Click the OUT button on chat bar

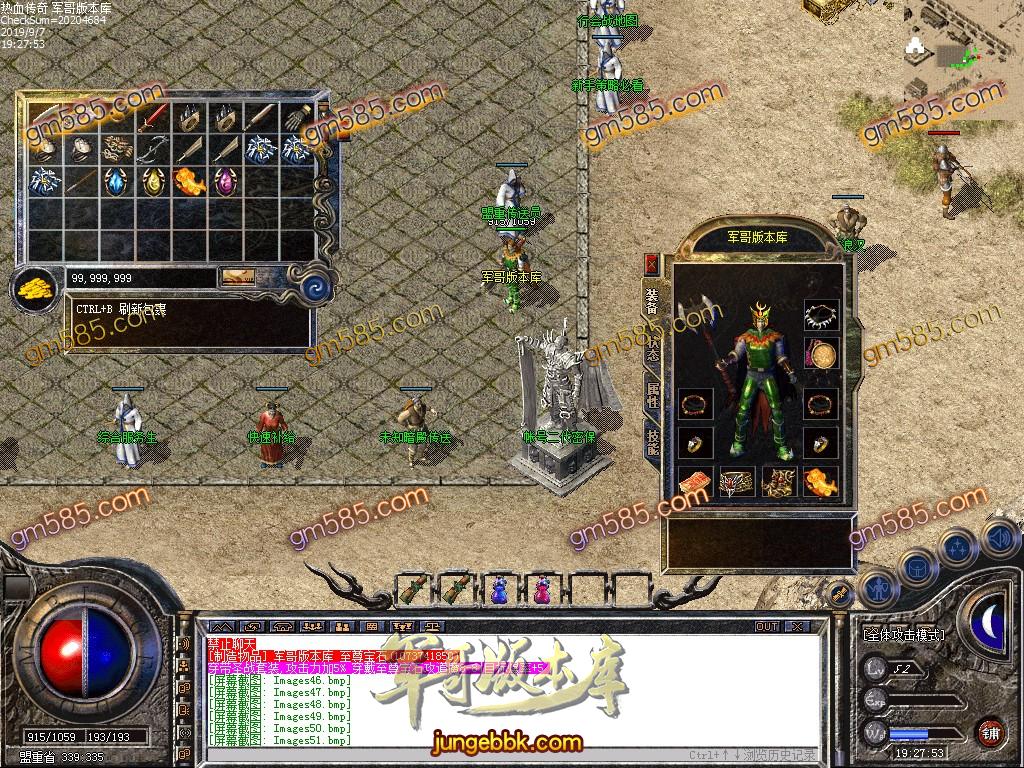(x=766, y=626)
